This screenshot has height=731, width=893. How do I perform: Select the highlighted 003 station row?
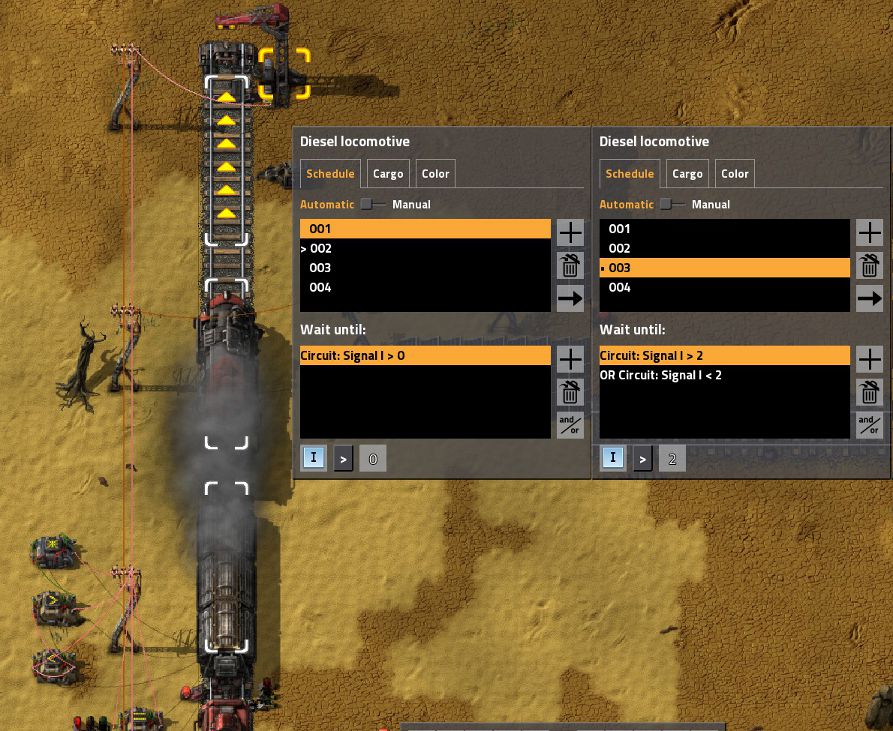(x=724, y=268)
